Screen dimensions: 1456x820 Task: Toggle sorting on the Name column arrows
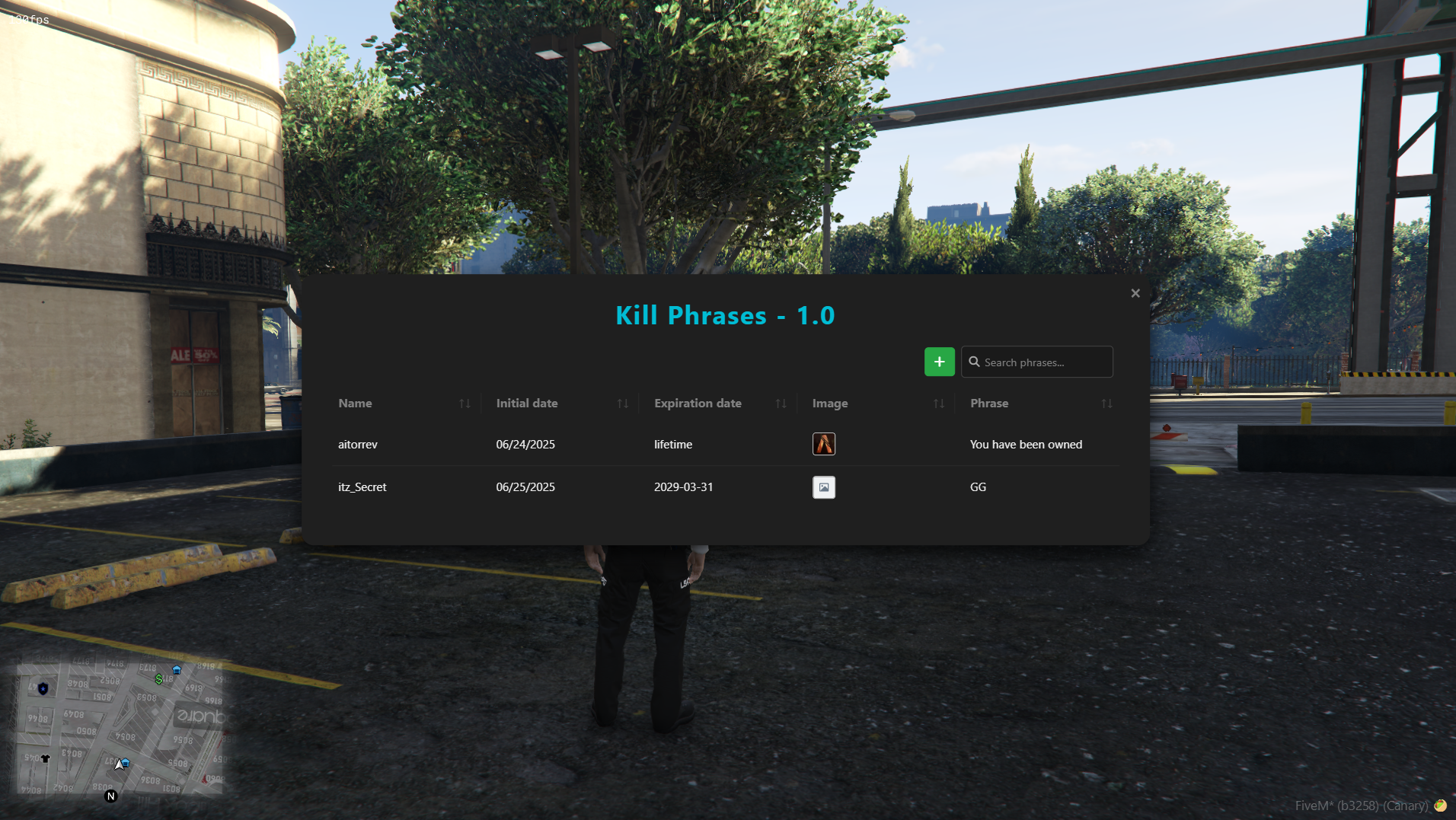(465, 404)
